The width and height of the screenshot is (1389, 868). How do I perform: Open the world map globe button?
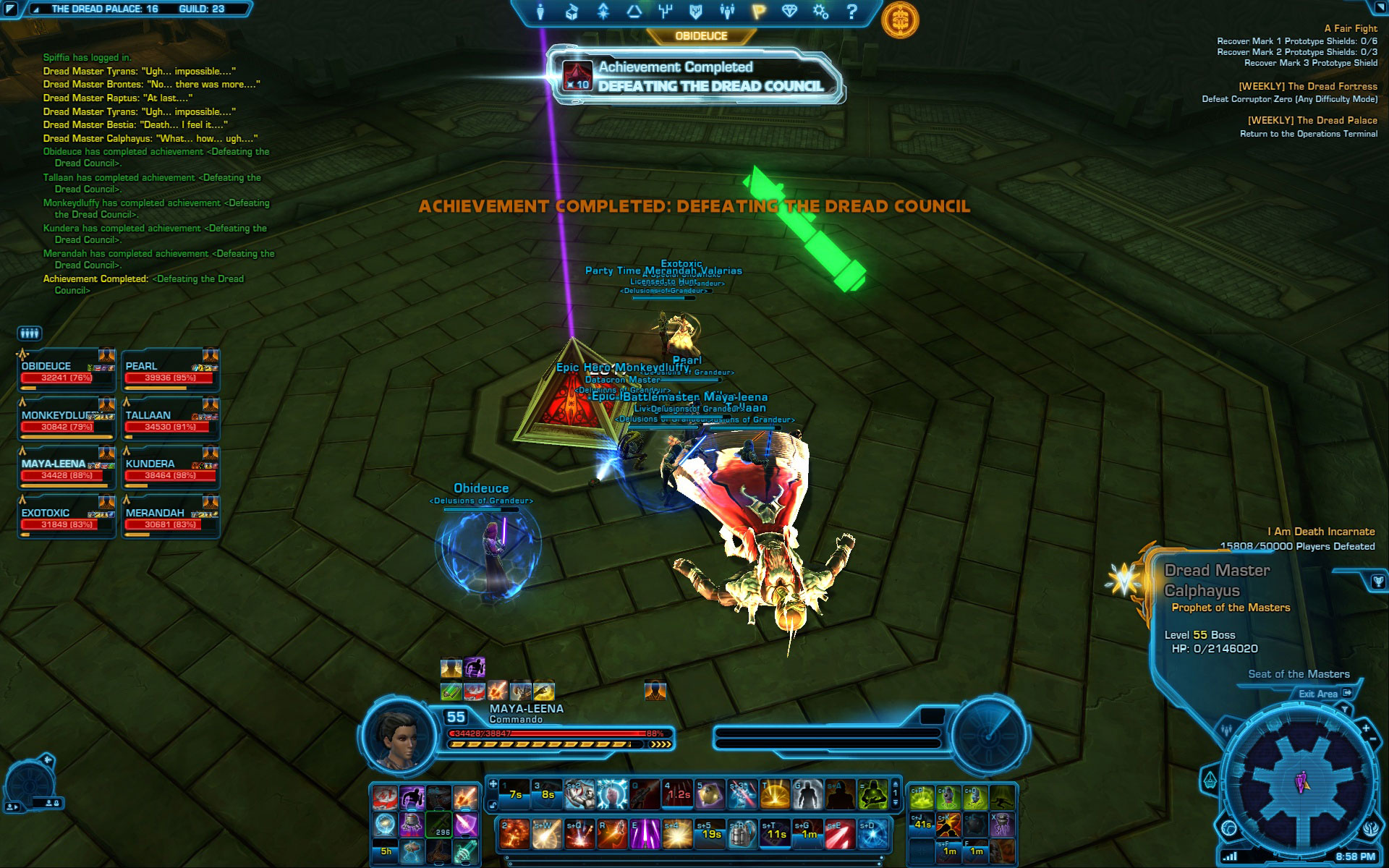pyautogui.click(x=1228, y=827)
